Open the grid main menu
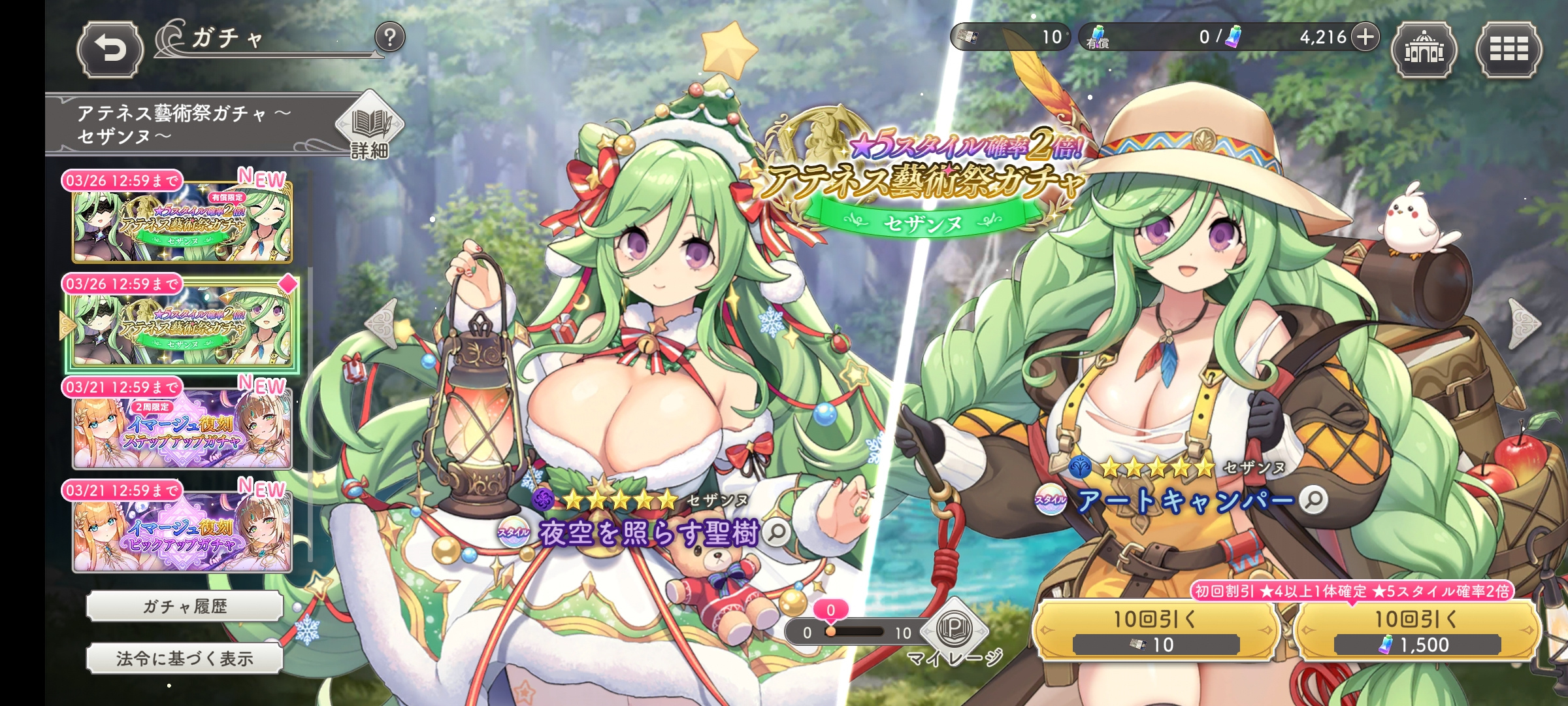Screen dimensions: 1568x706 coord(1509,50)
